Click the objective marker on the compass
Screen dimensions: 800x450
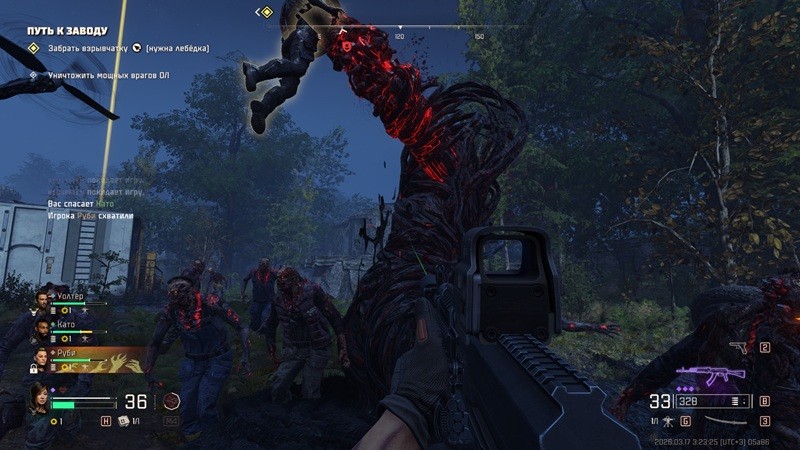(265, 12)
